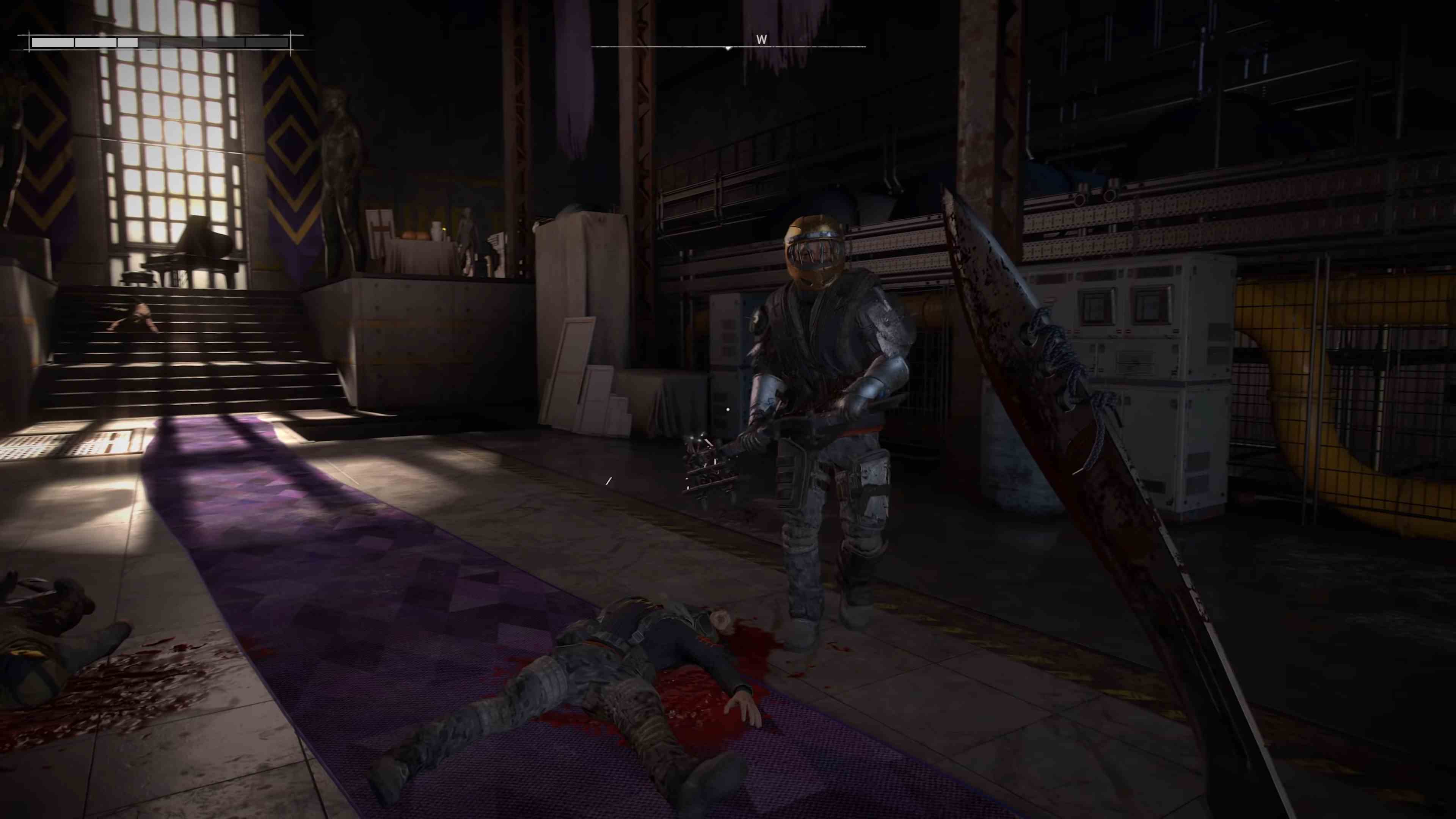Click the W direction label on the compass
Image resolution: width=1456 pixels, height=819 pixels.
[x=761, y=39]
